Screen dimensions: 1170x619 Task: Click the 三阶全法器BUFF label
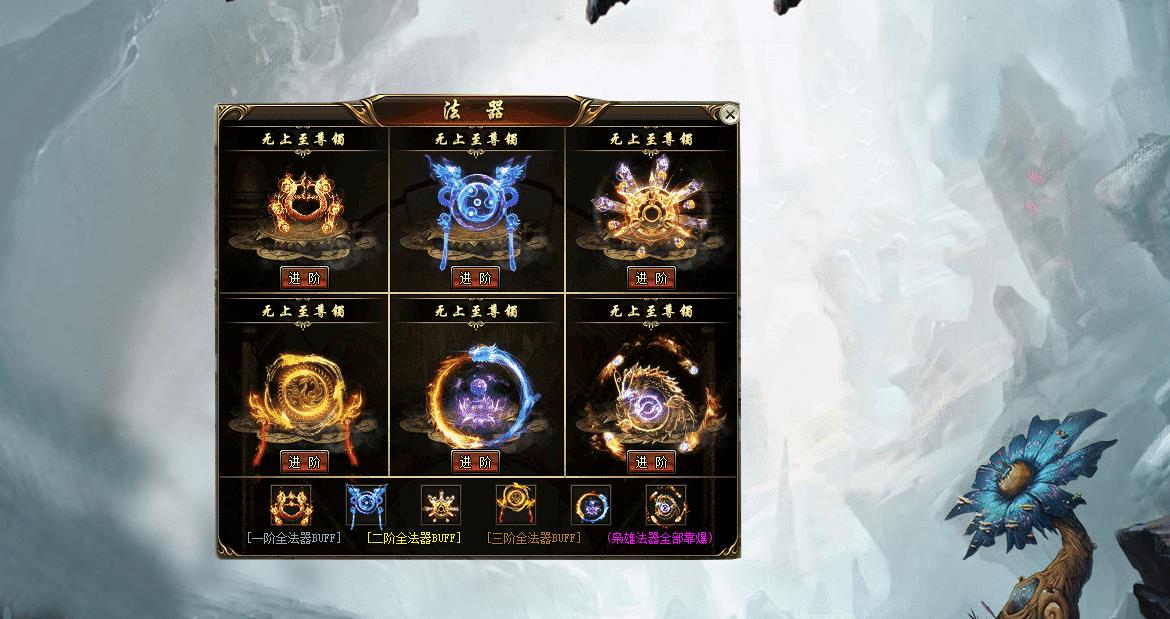533,538
